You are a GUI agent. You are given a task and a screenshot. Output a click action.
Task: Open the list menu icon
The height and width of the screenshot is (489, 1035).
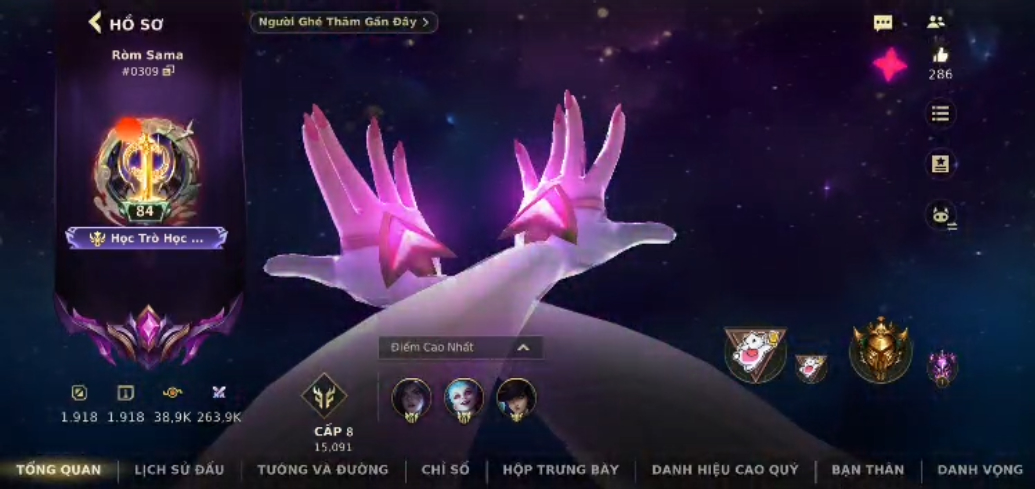[x=940, y=114]
